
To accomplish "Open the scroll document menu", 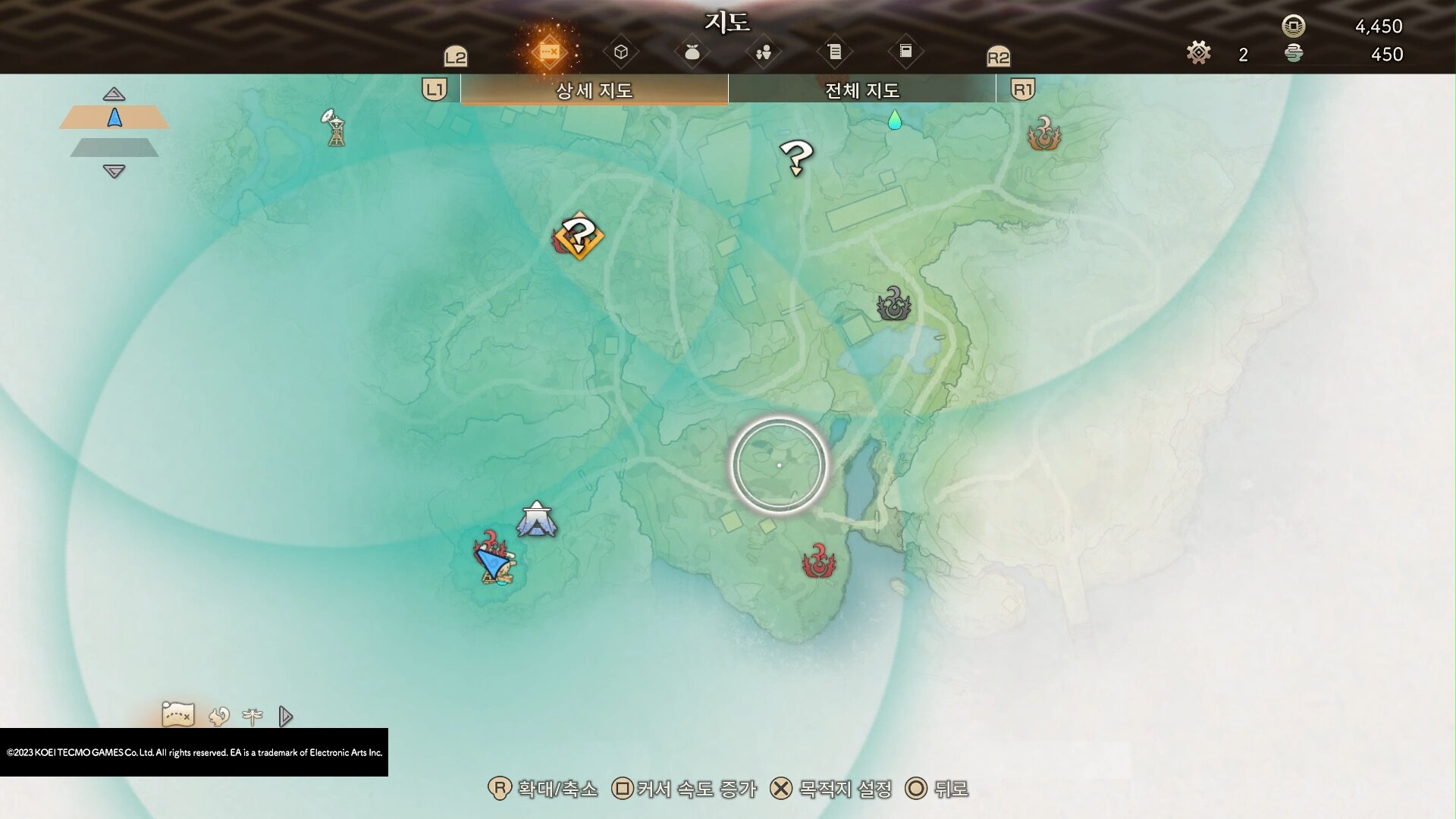I will [834, 52].
